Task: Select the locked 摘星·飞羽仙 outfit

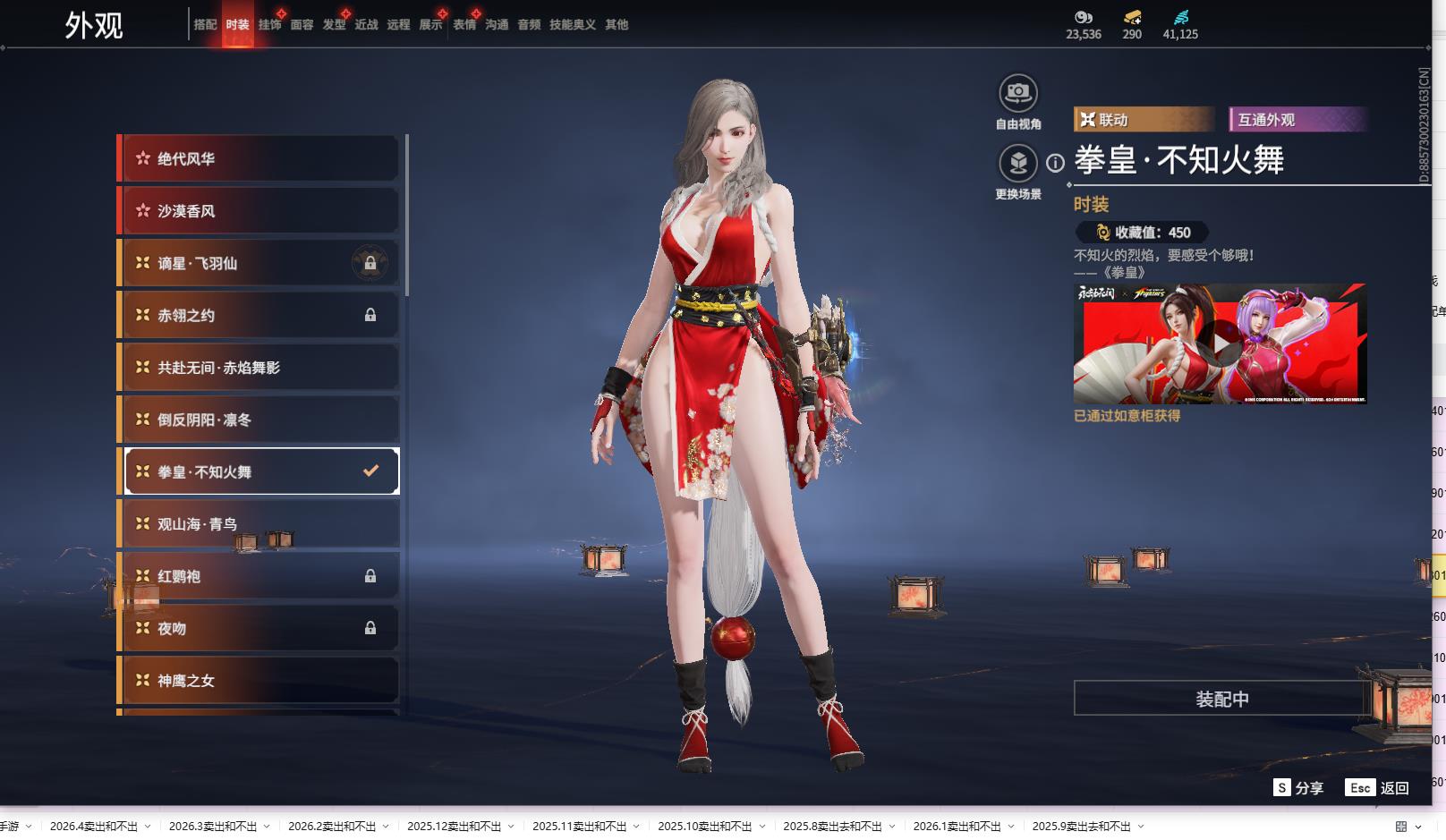Action: pyautogui.click(x=260, y=263)
